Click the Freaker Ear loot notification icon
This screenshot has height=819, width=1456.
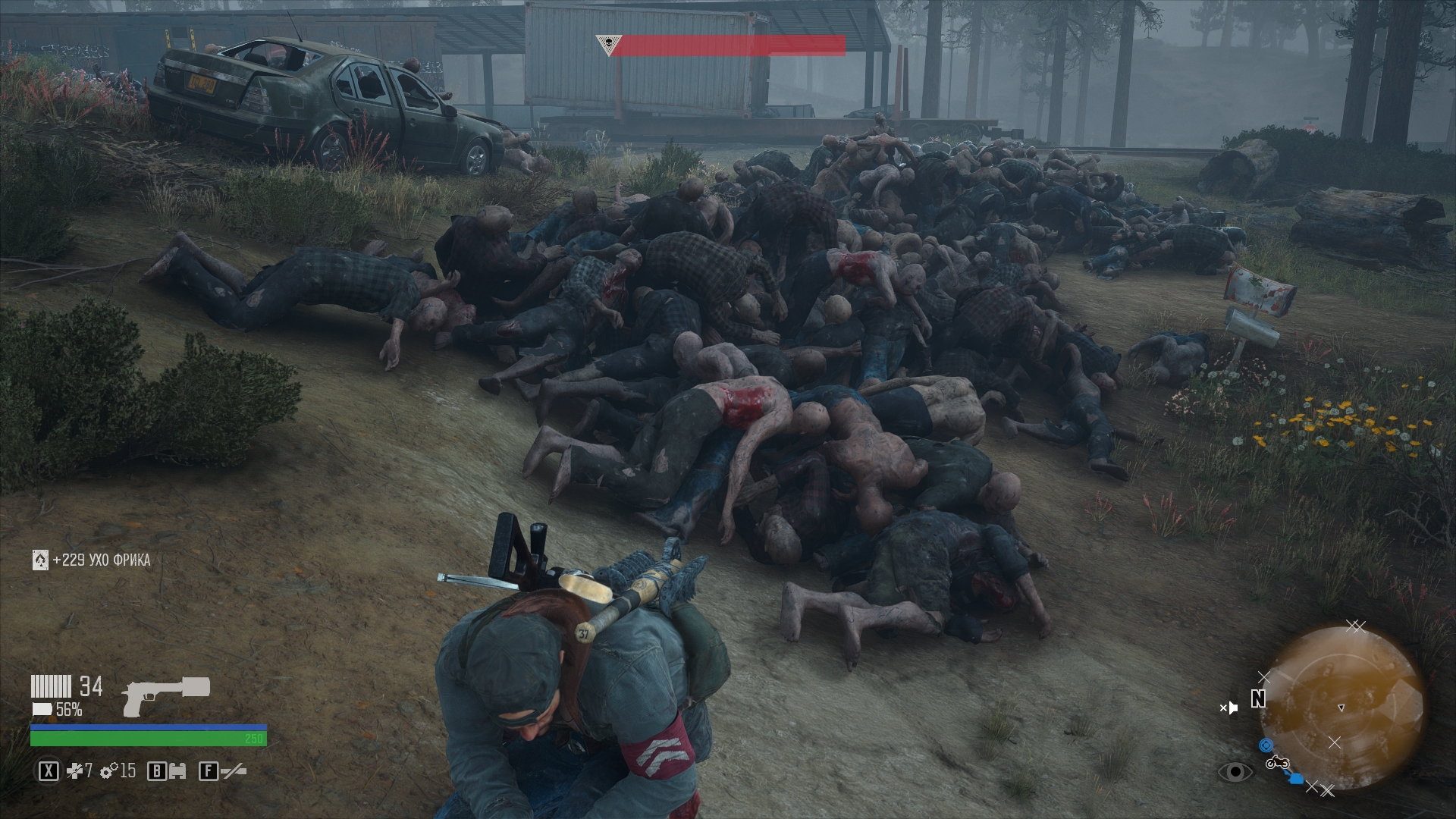coord(40,560)
